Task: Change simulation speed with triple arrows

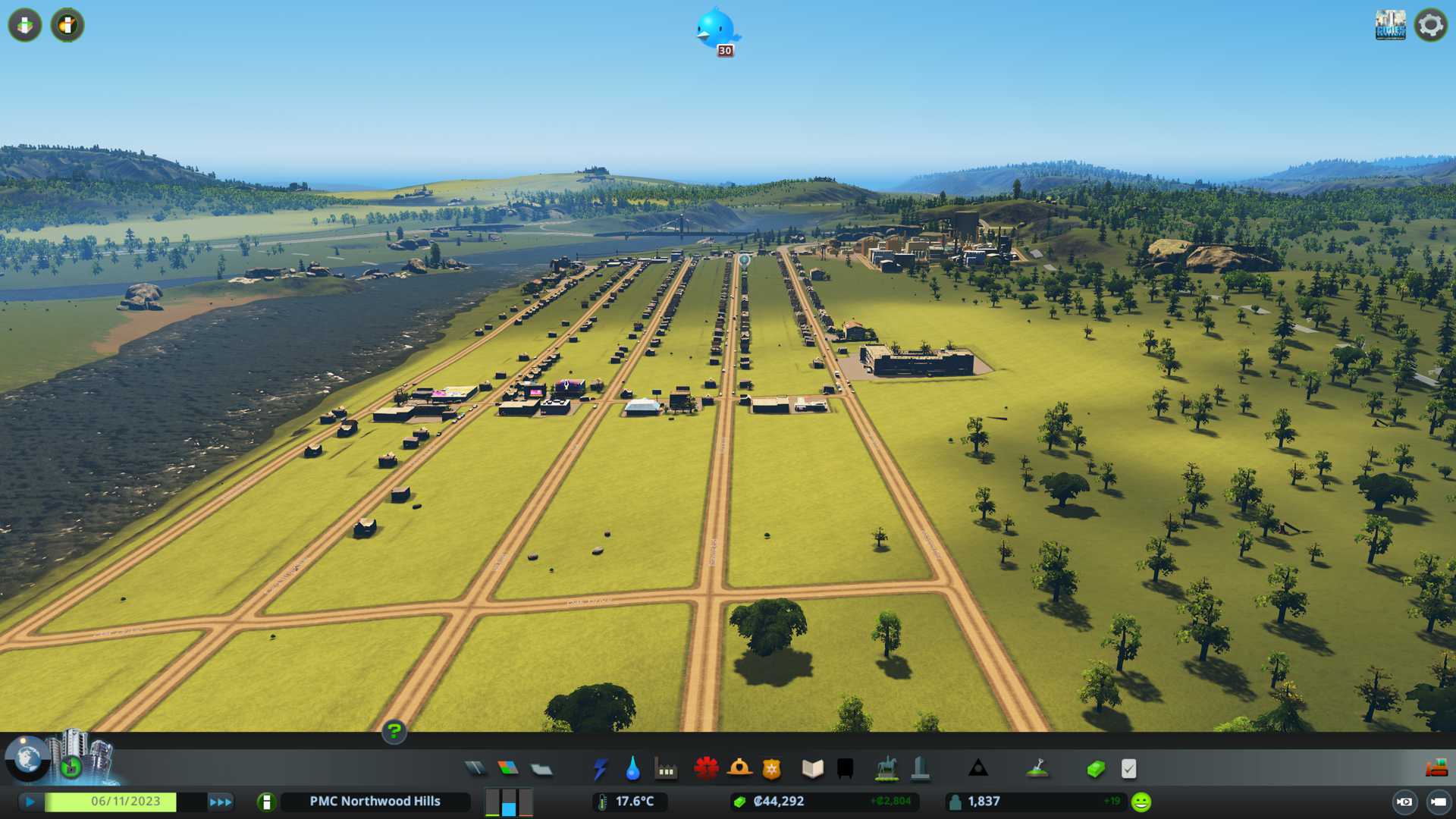Action: click(x=221, y=802)
